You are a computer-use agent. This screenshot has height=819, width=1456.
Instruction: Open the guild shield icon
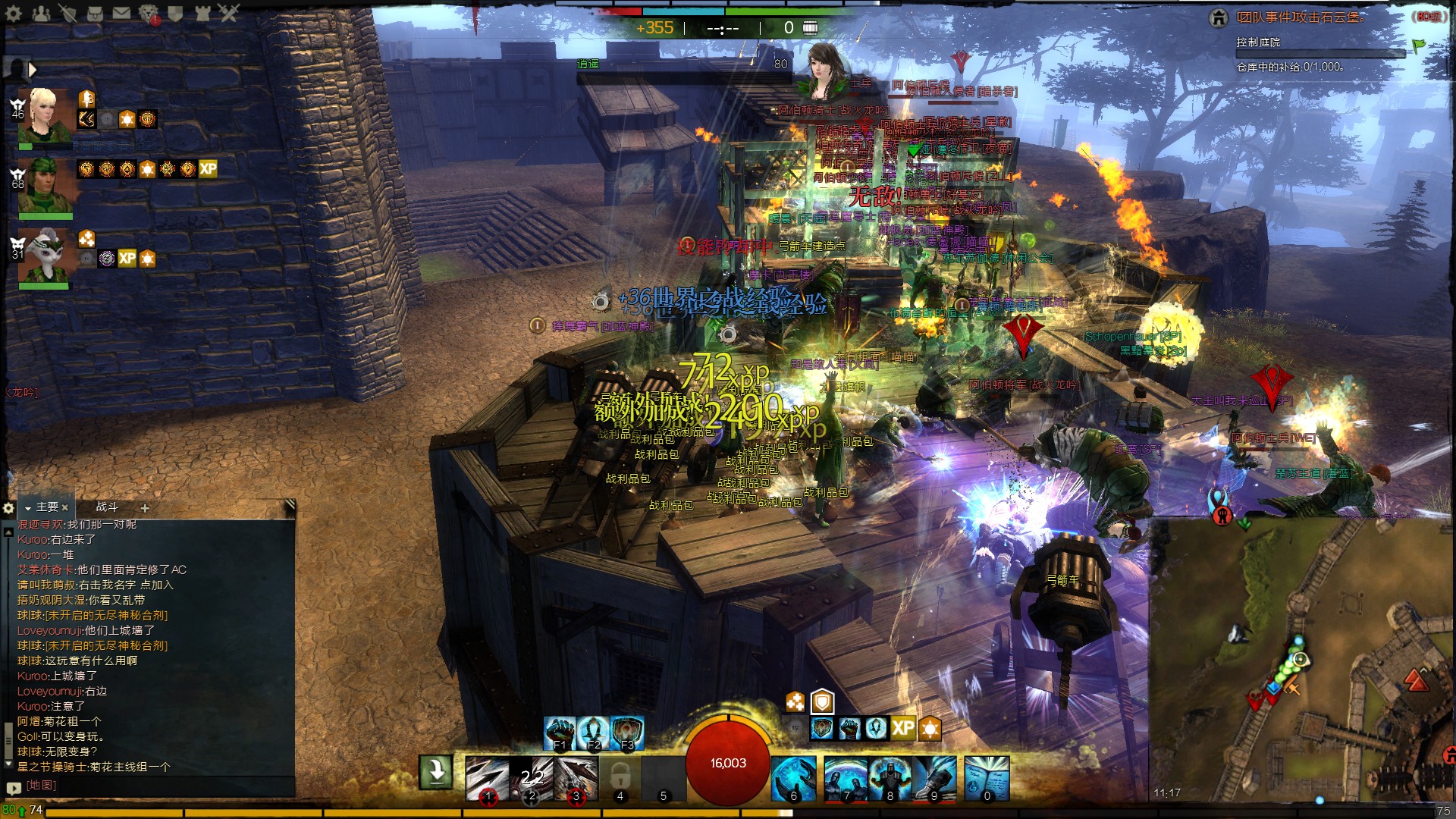(175, 13)
